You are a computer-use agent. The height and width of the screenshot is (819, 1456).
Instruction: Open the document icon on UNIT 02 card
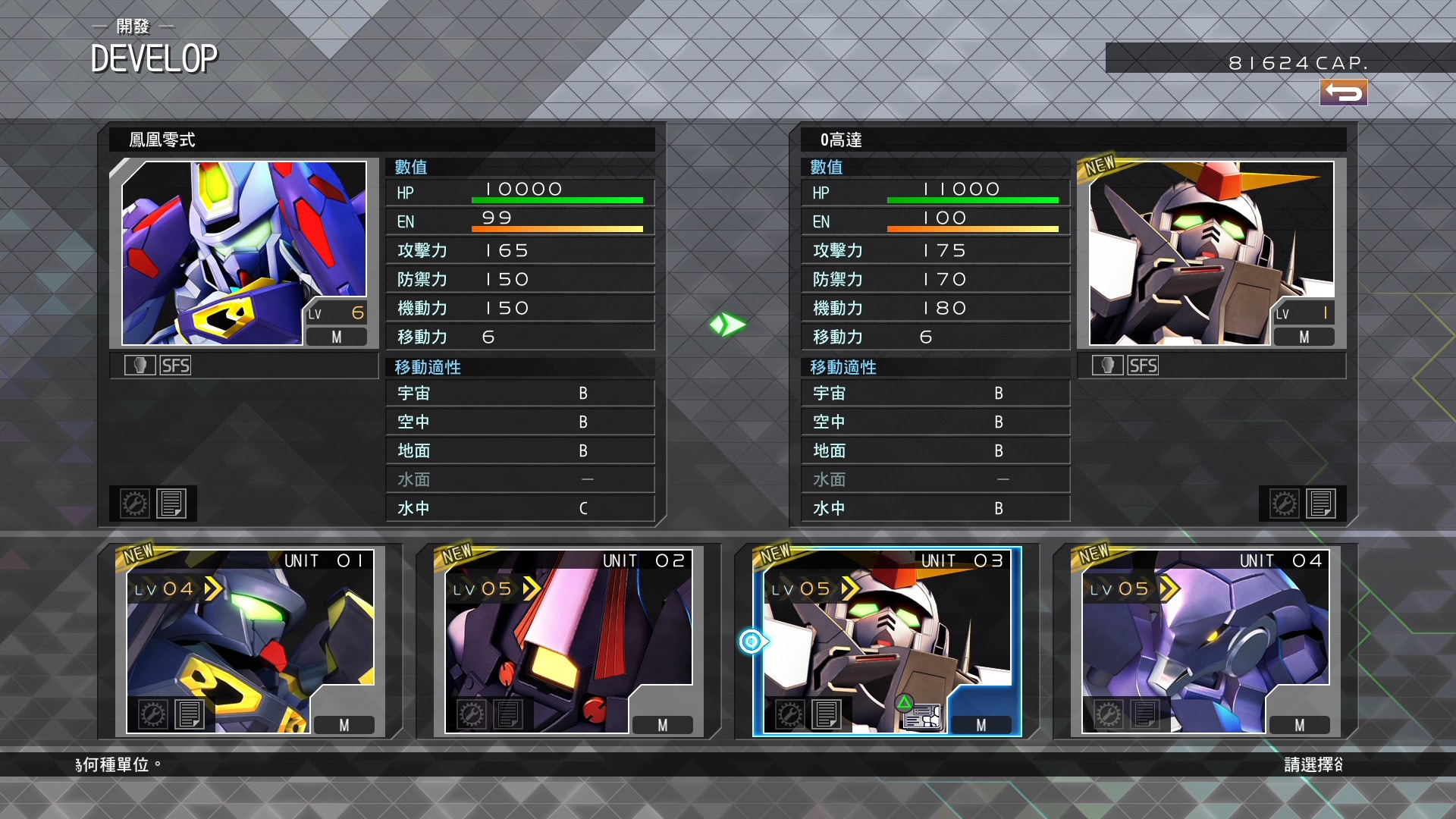click(508, 714)
